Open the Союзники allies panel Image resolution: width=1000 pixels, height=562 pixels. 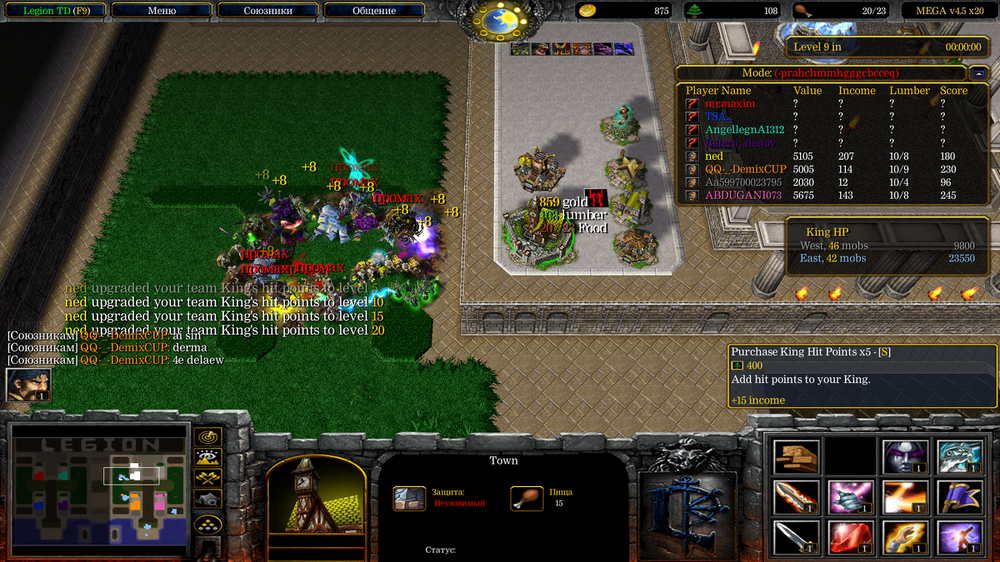[x=268, y=10]
